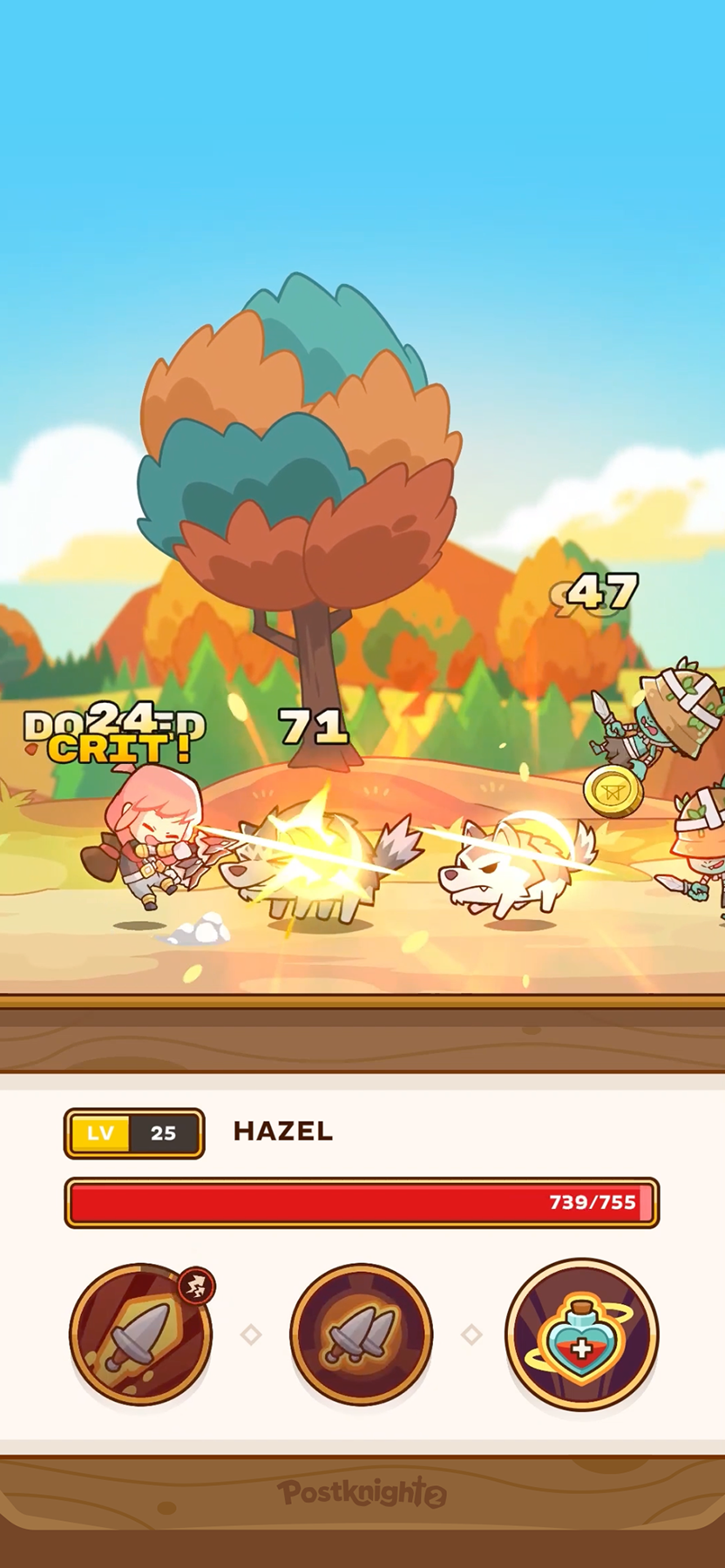The height and width of the screenshot is (1568, 725).
Task: Activate the single dagger charge skill
Action: coord(140,1335)
